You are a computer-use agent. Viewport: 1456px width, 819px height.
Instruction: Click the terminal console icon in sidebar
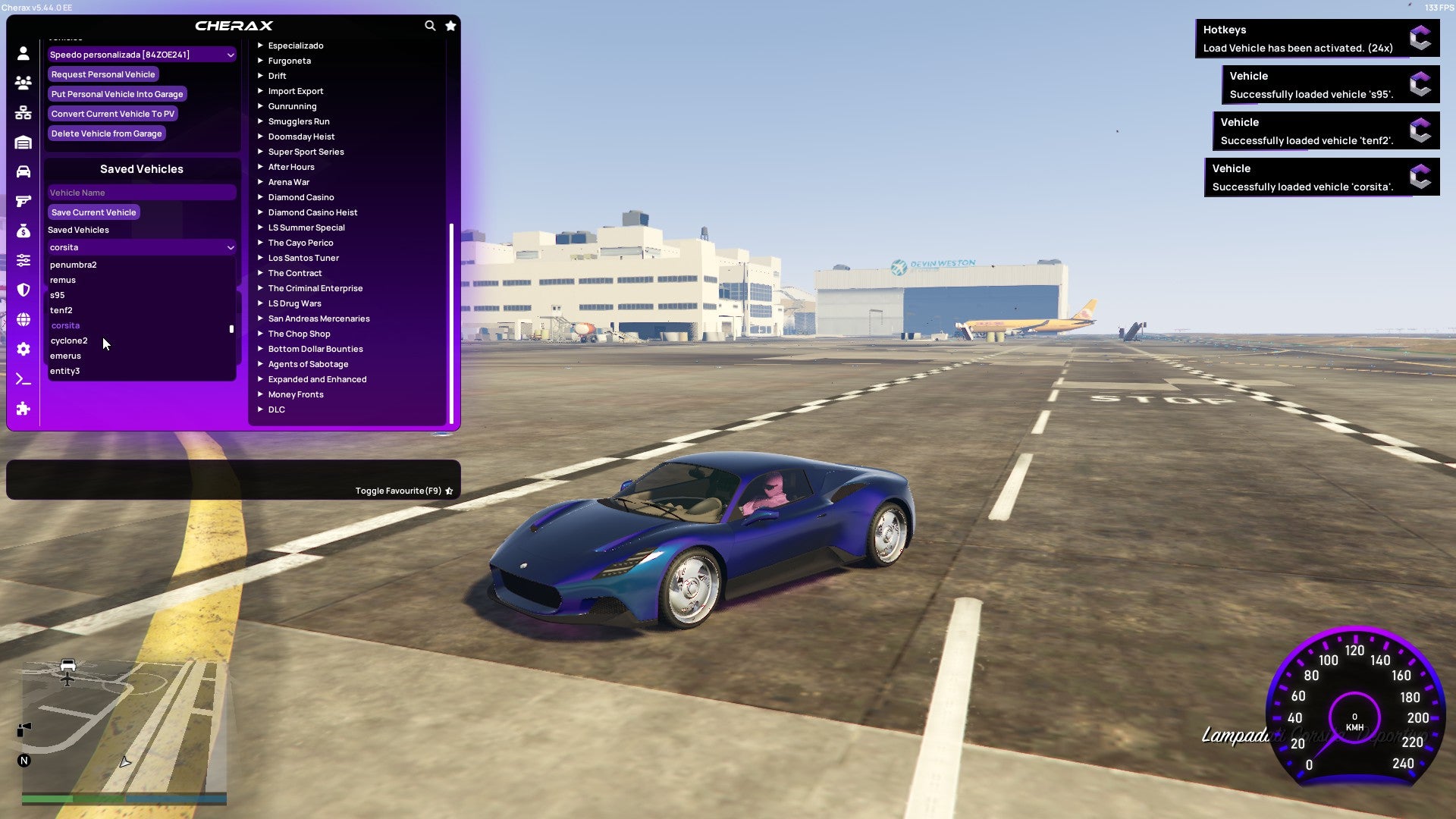tap(23, 378)
